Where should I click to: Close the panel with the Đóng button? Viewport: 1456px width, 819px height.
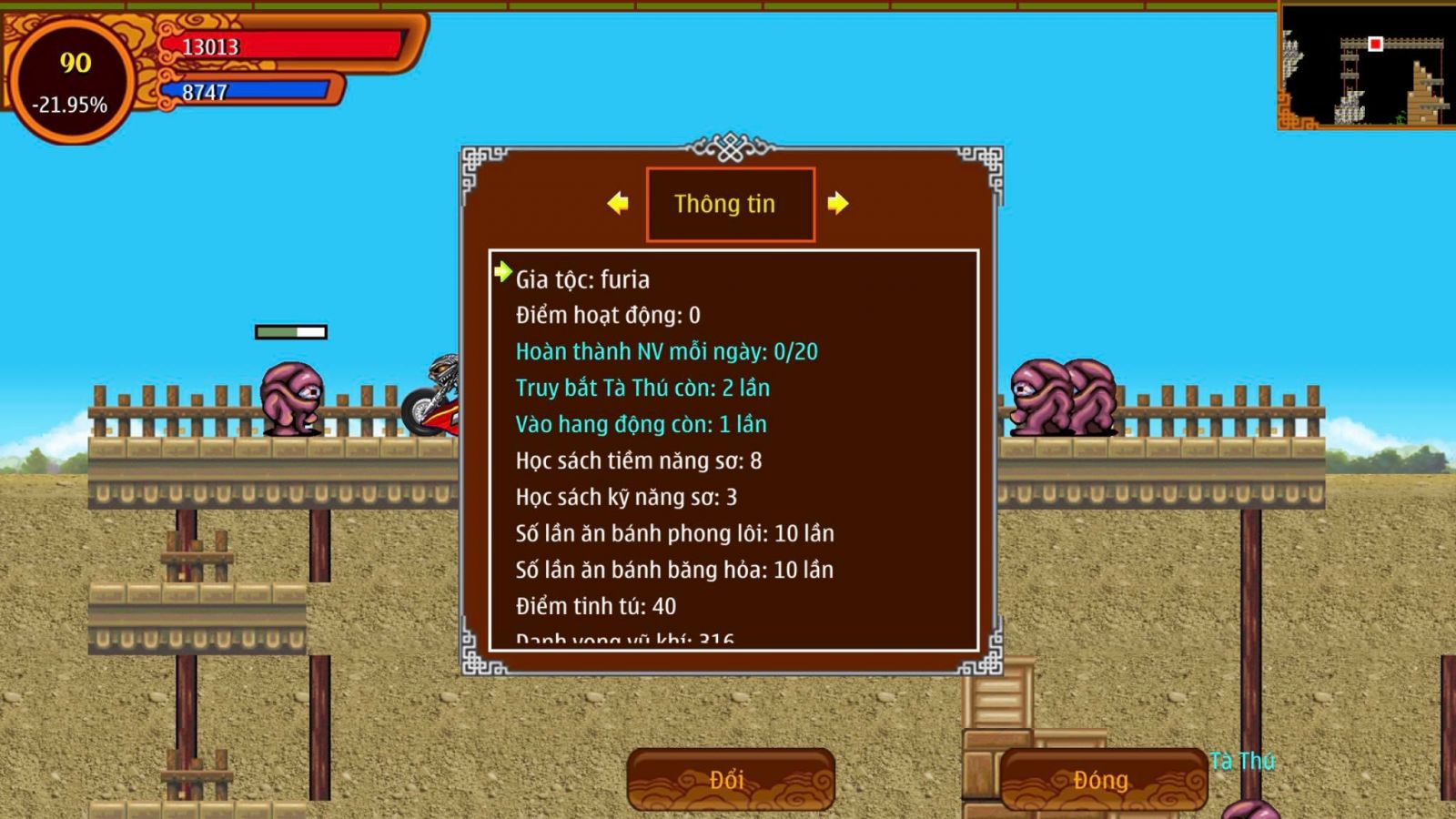click(x=1102, y=780)
